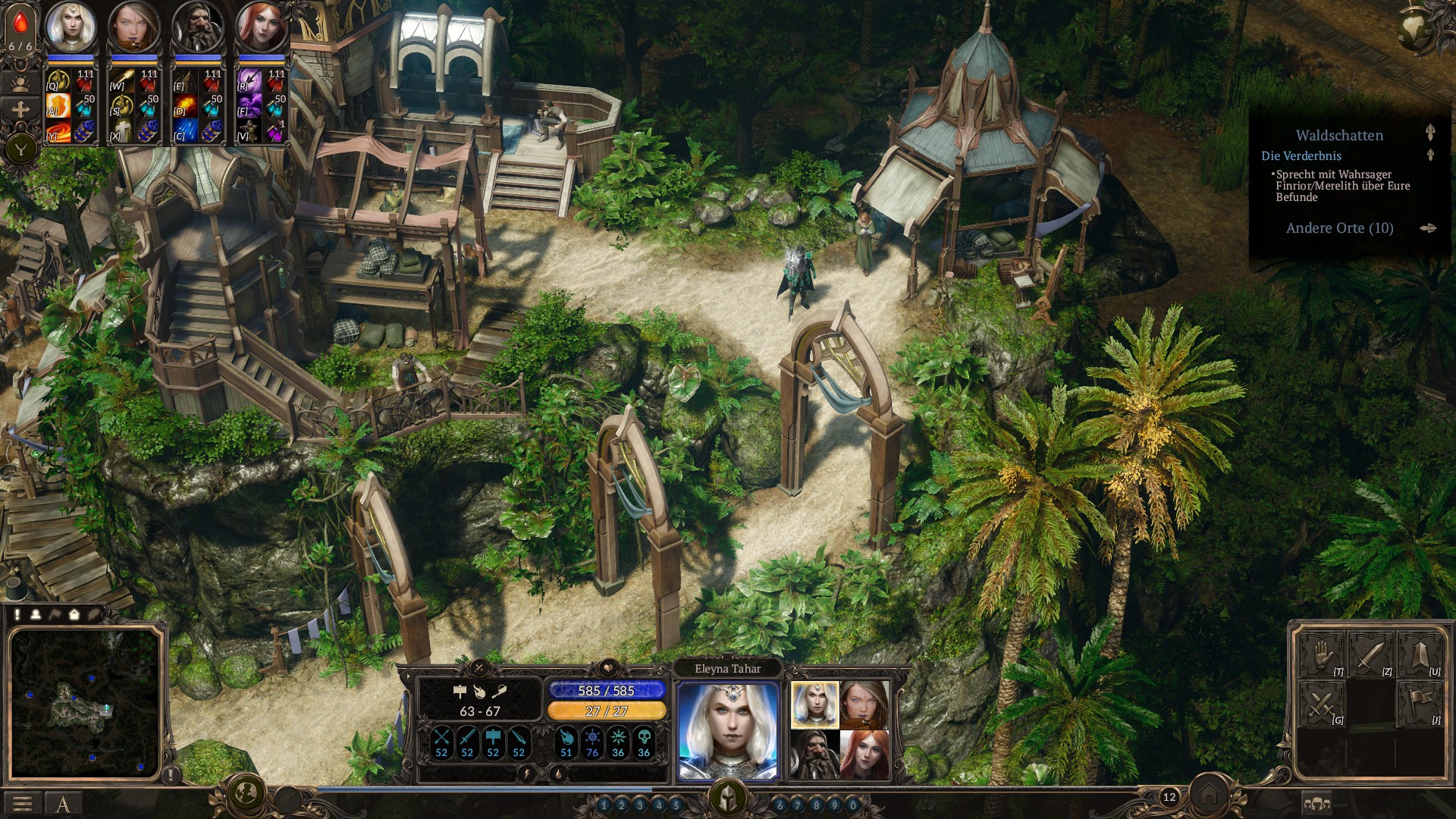Trigger the white cross healing ability
This screenshot has width=1456, height=819.
[x=123, y=130]
